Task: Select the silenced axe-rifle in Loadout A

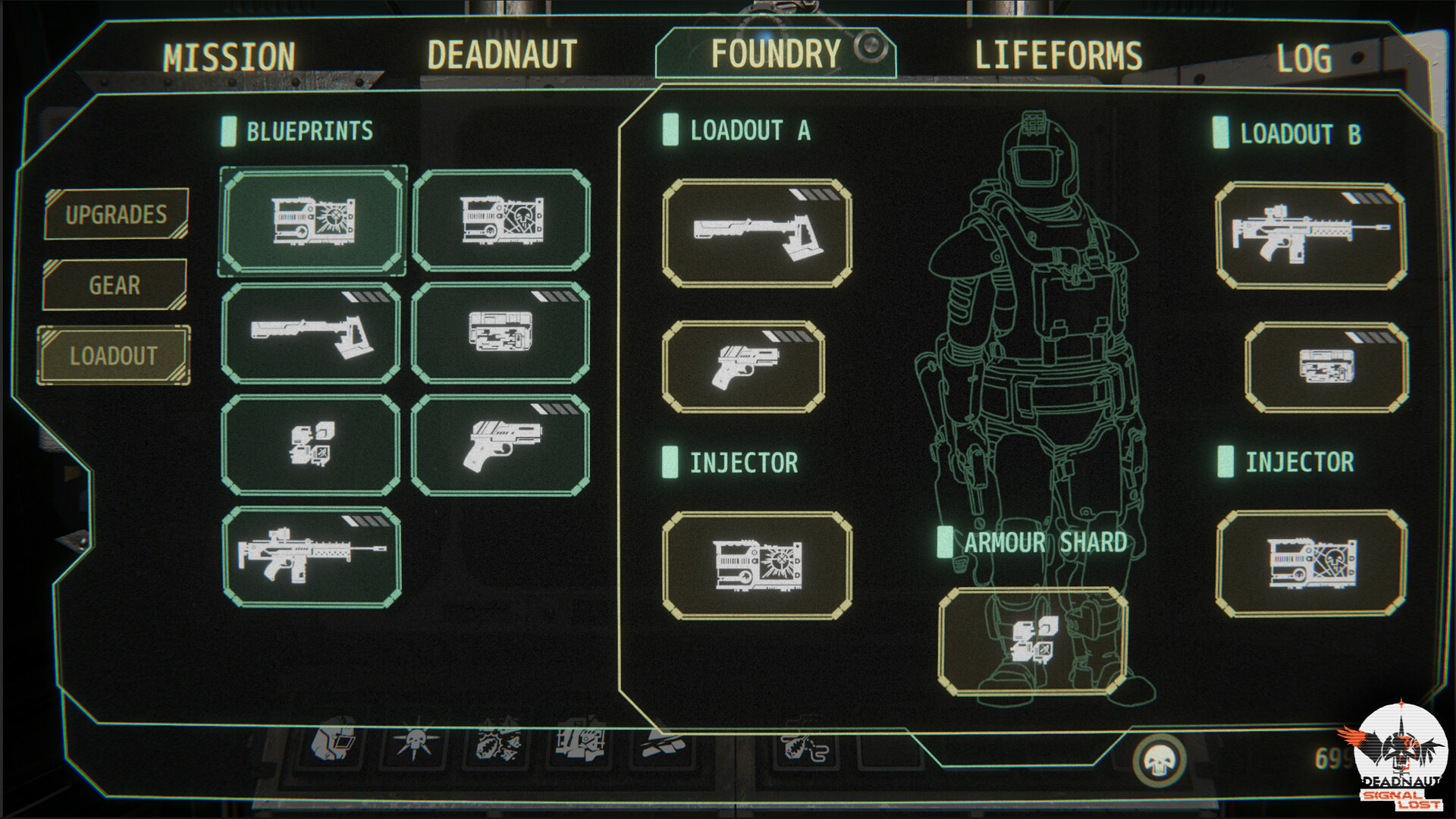Action: (755, 234)
